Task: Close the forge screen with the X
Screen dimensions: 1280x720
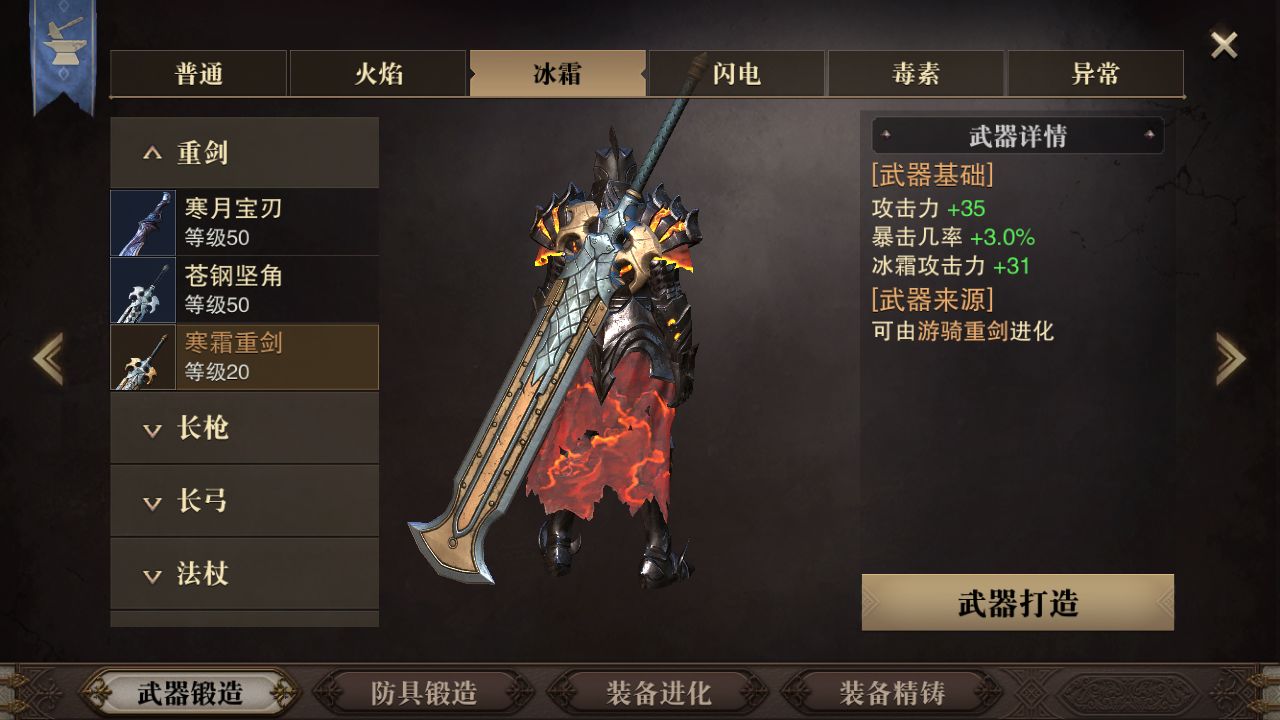Action: coord(1224,45)
